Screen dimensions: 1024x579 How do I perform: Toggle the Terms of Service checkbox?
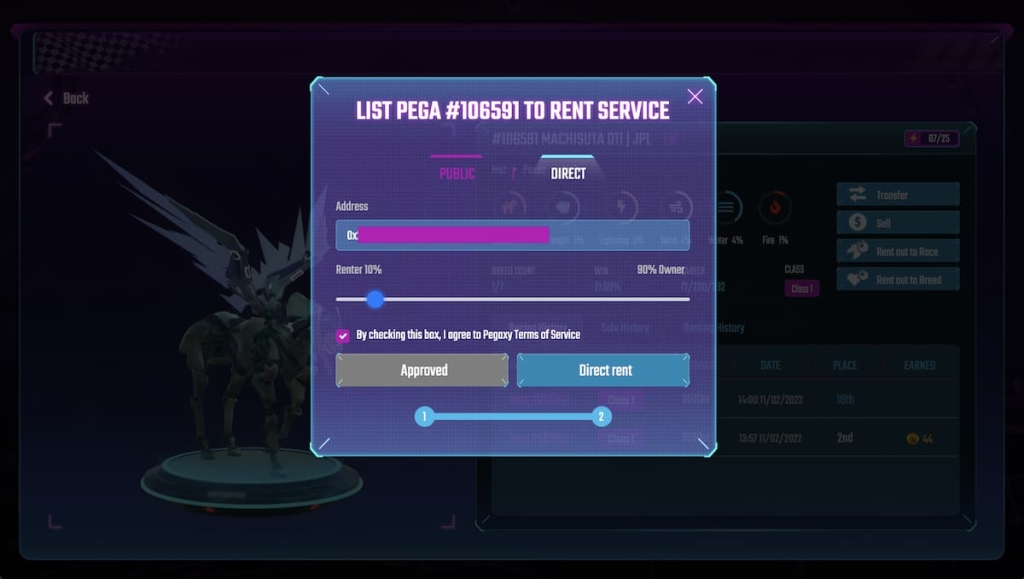(343, 336)
